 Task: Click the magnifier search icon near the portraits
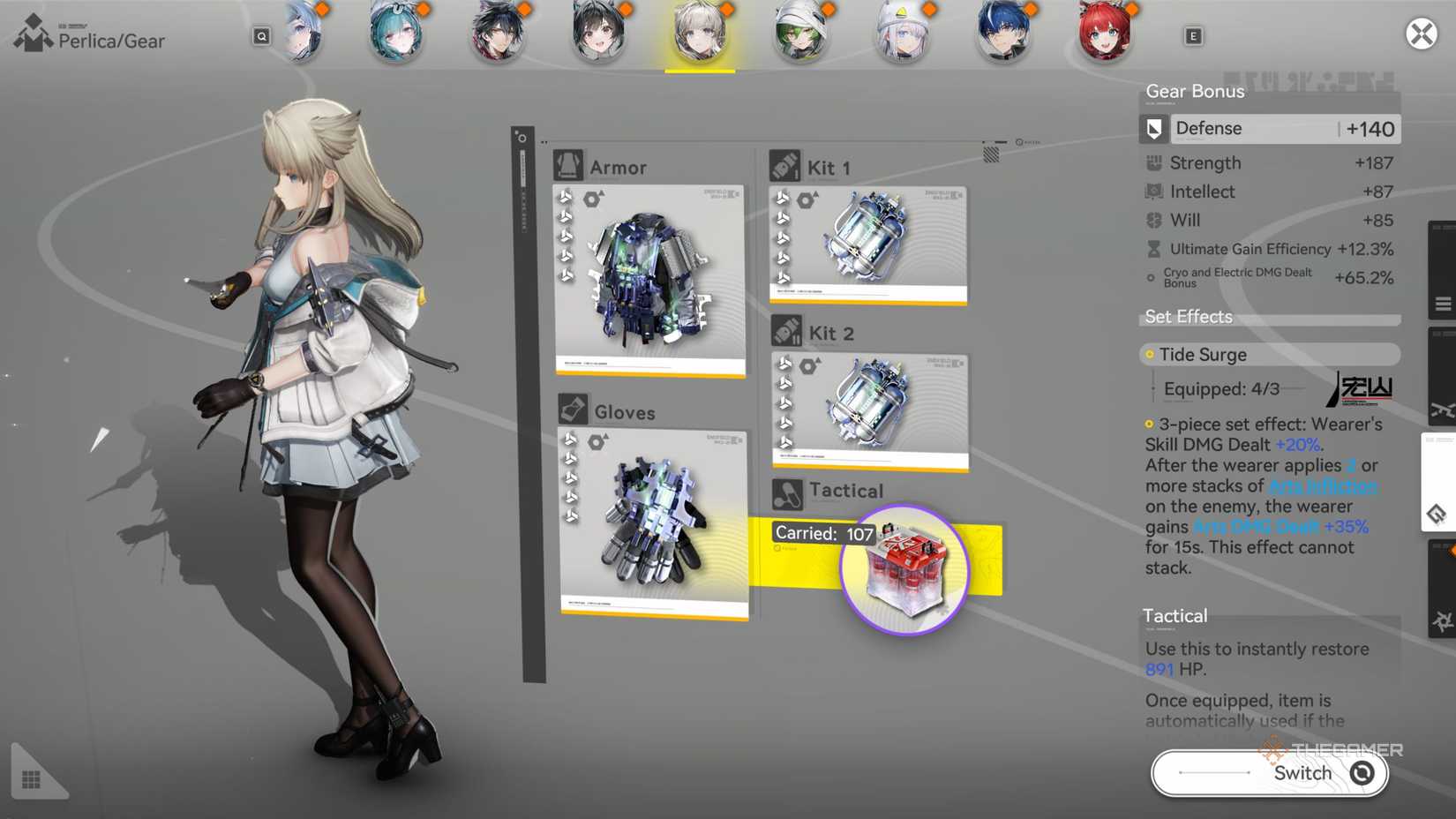[261, 37]
